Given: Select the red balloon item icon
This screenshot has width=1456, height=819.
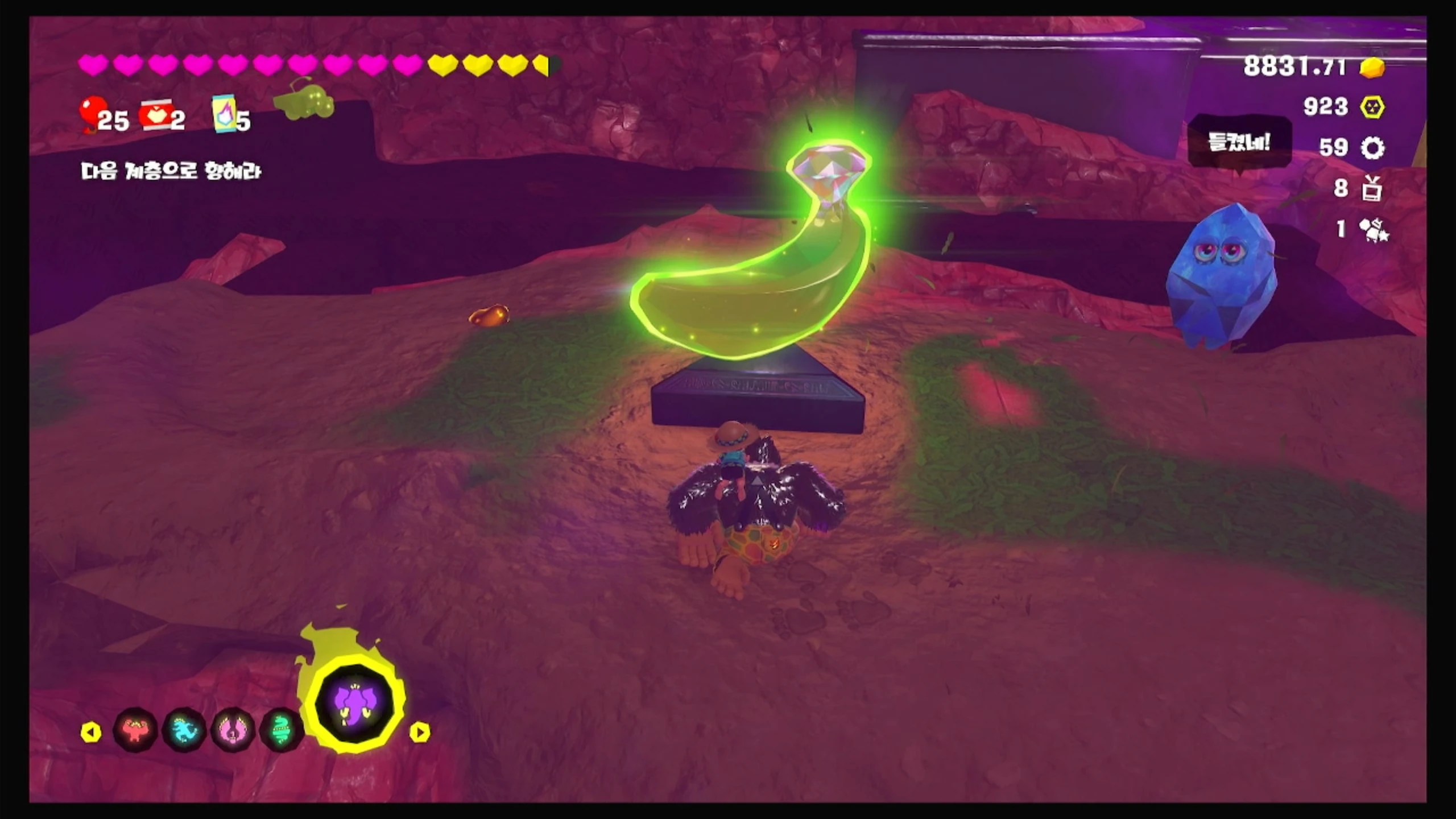Looking at the screenshot, I should pos(91,113).
